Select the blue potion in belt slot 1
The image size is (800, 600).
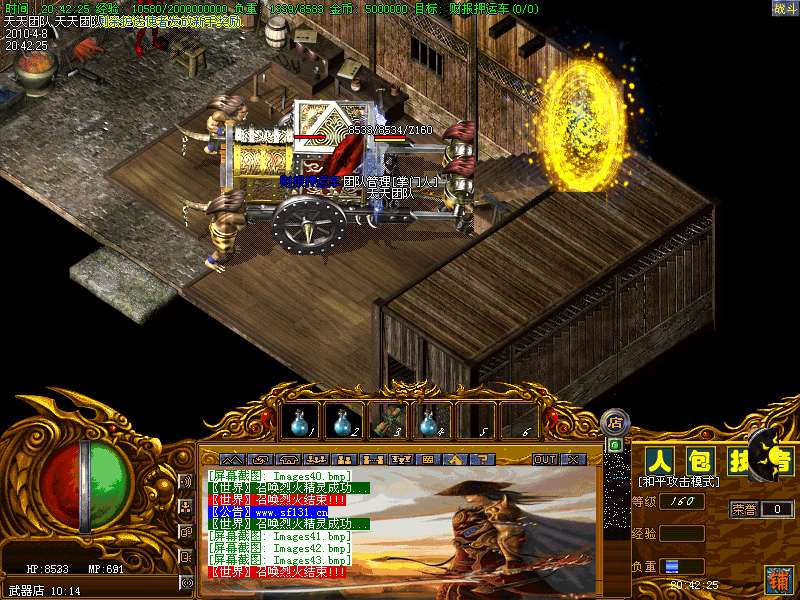tap(300, 422)
